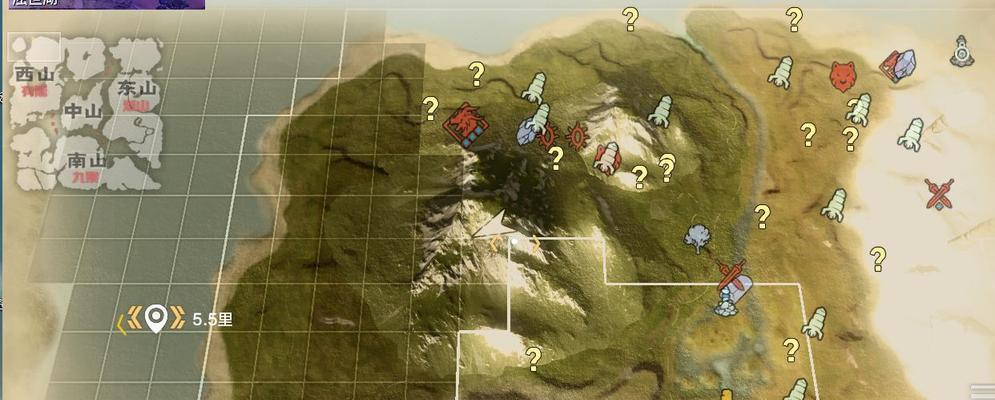Open the hamburger menu lines in the corner
The height and width of the screenshot is (400, 995).
click(x=982, y=390)
